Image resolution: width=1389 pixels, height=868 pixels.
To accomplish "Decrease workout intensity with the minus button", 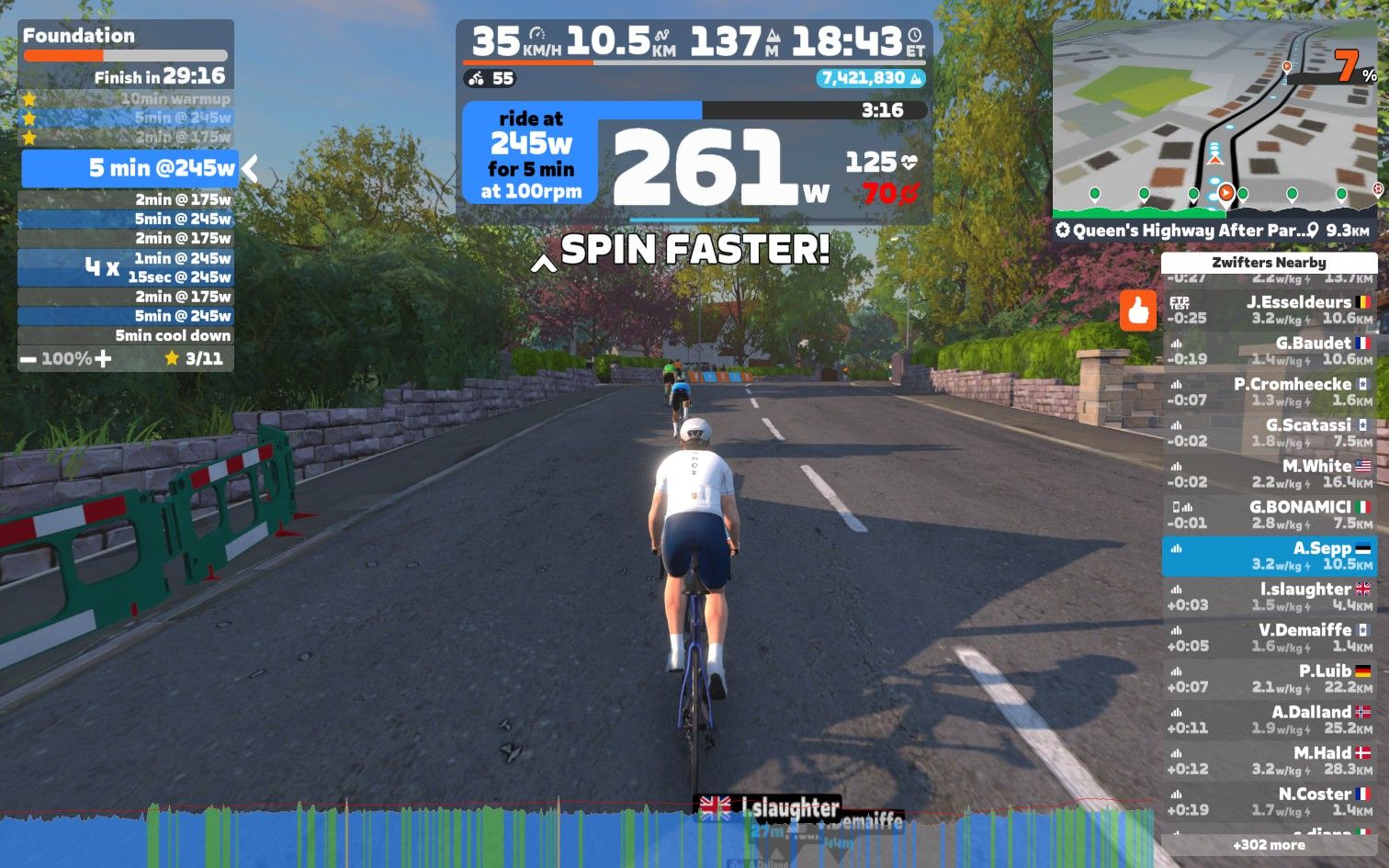I will click(x=28, y=359).
